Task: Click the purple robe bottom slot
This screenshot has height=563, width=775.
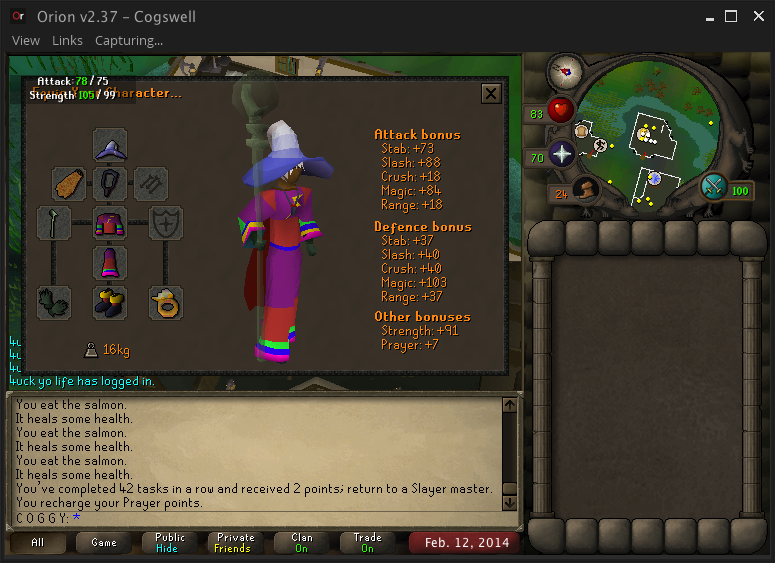Action: point(110,263)
